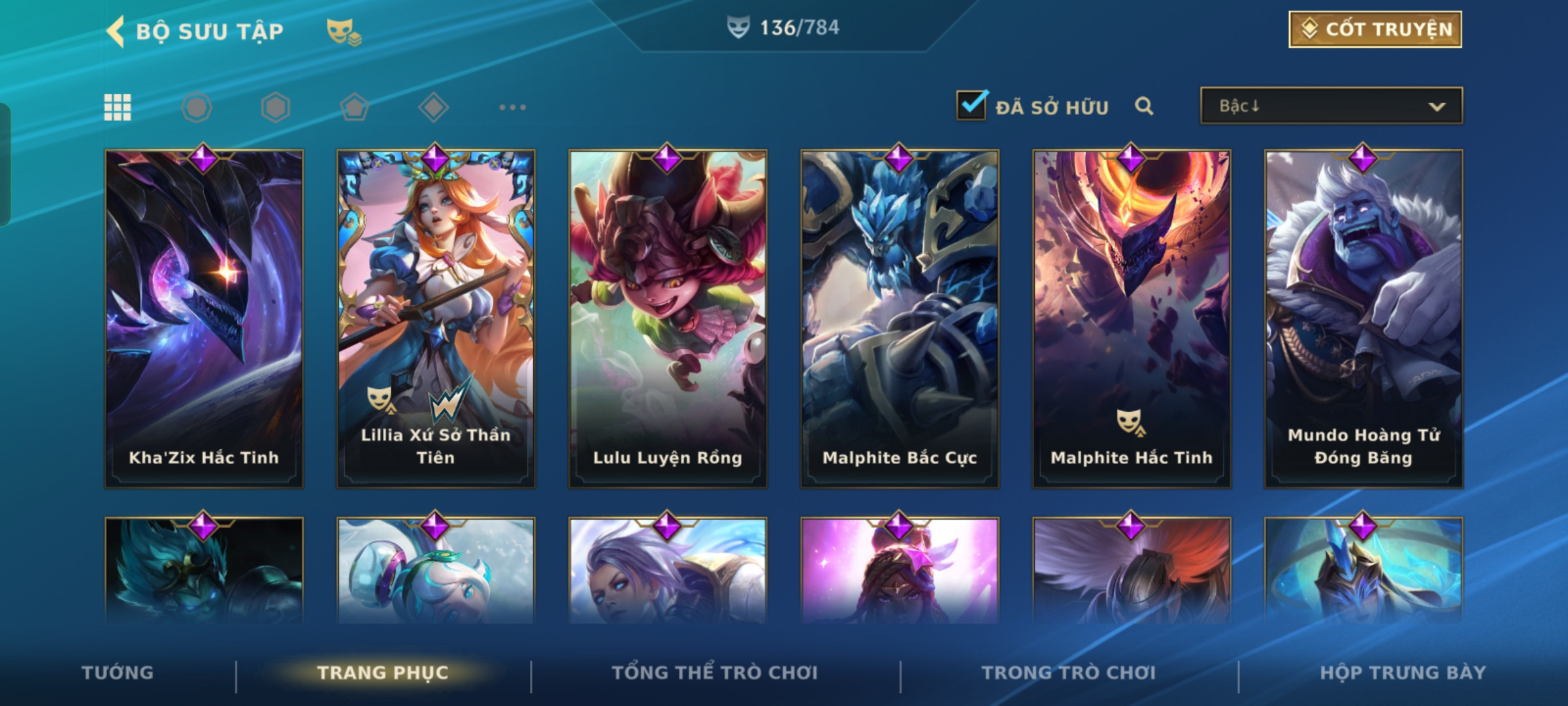The height and width of the screenshot is (706, 1568).
Task: Switch to the Tướng tab
Action: point(118,673)
